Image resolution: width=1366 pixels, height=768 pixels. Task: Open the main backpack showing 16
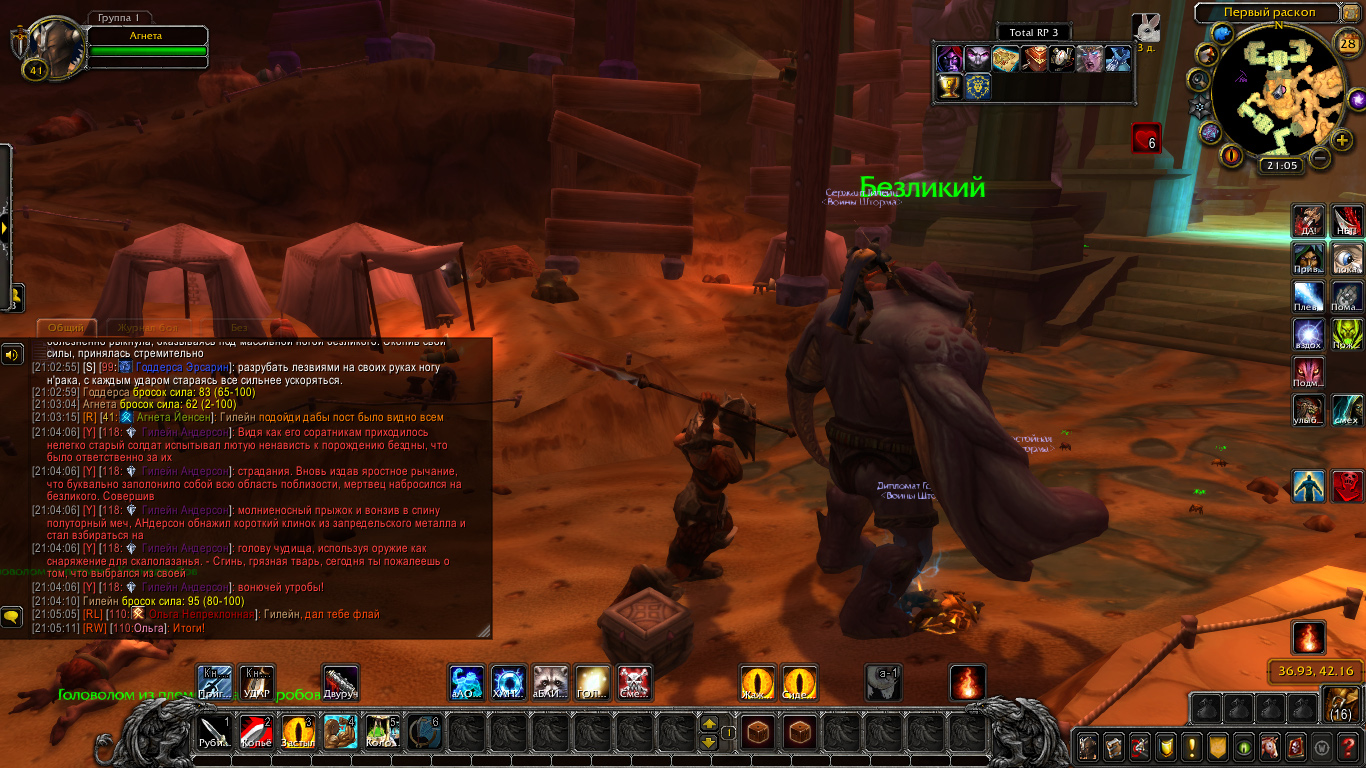pos(1340,706)
